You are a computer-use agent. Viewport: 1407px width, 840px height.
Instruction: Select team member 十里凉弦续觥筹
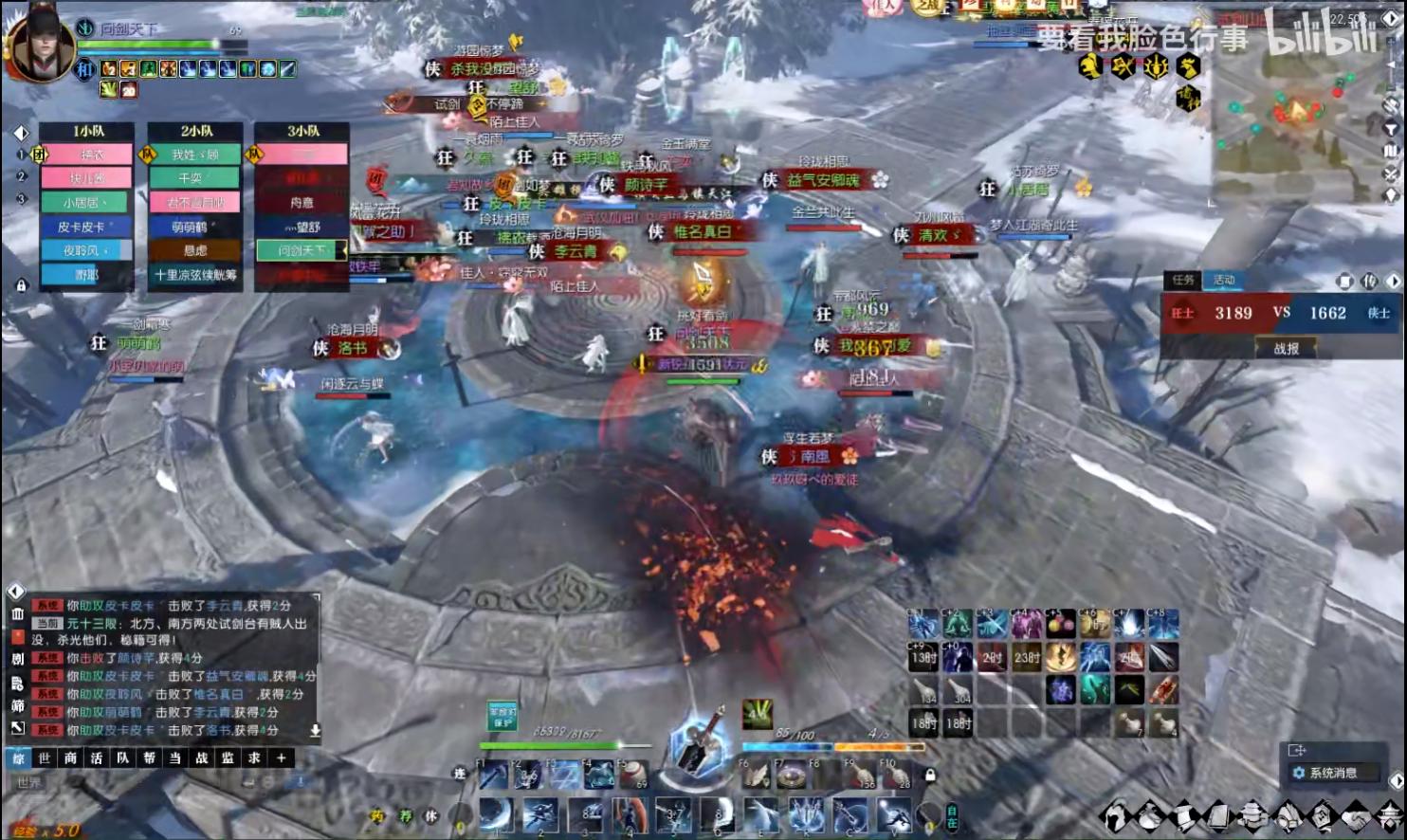click(194, 275)
